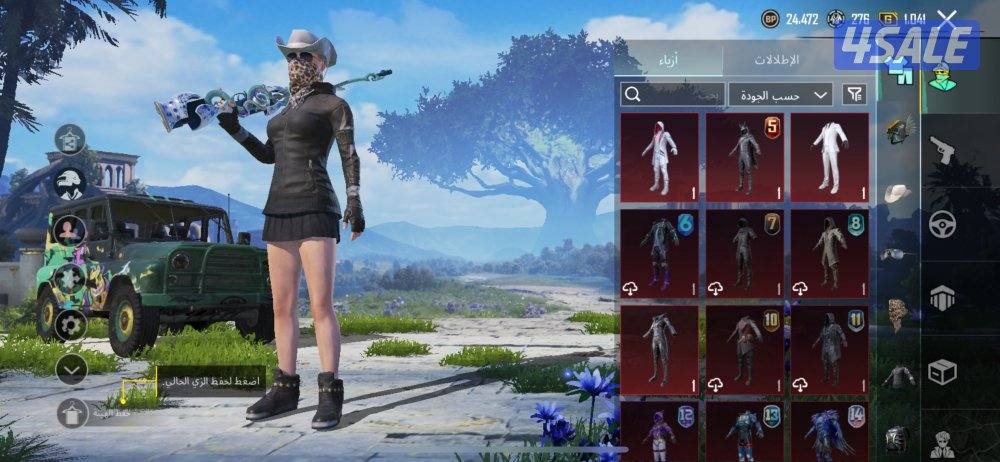Viewport: 1000px width, 462px height.
Task: Open the outfit filter button
Action: point(854,95)
